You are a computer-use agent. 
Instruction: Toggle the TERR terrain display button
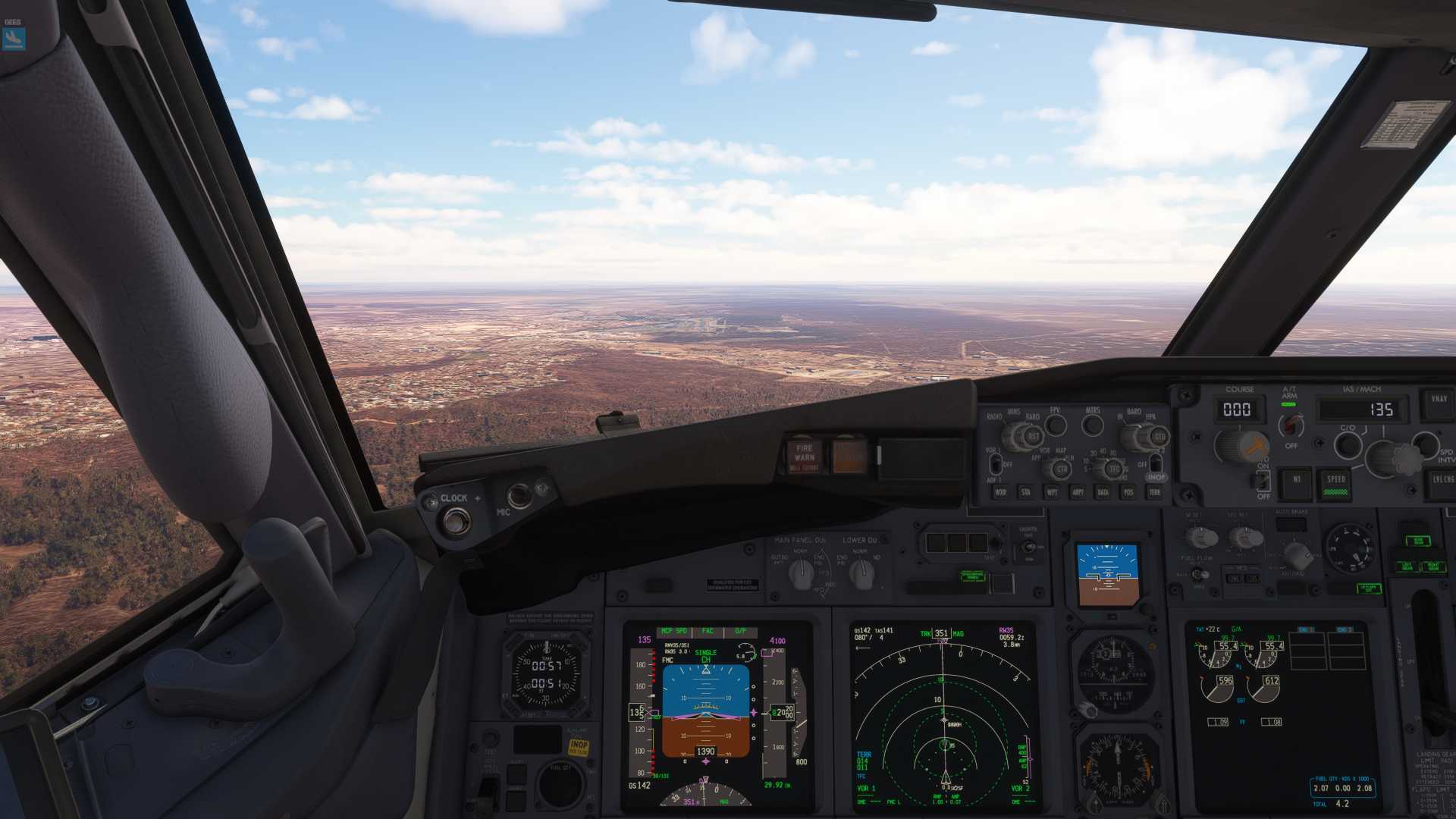(x=1155, y=492)
